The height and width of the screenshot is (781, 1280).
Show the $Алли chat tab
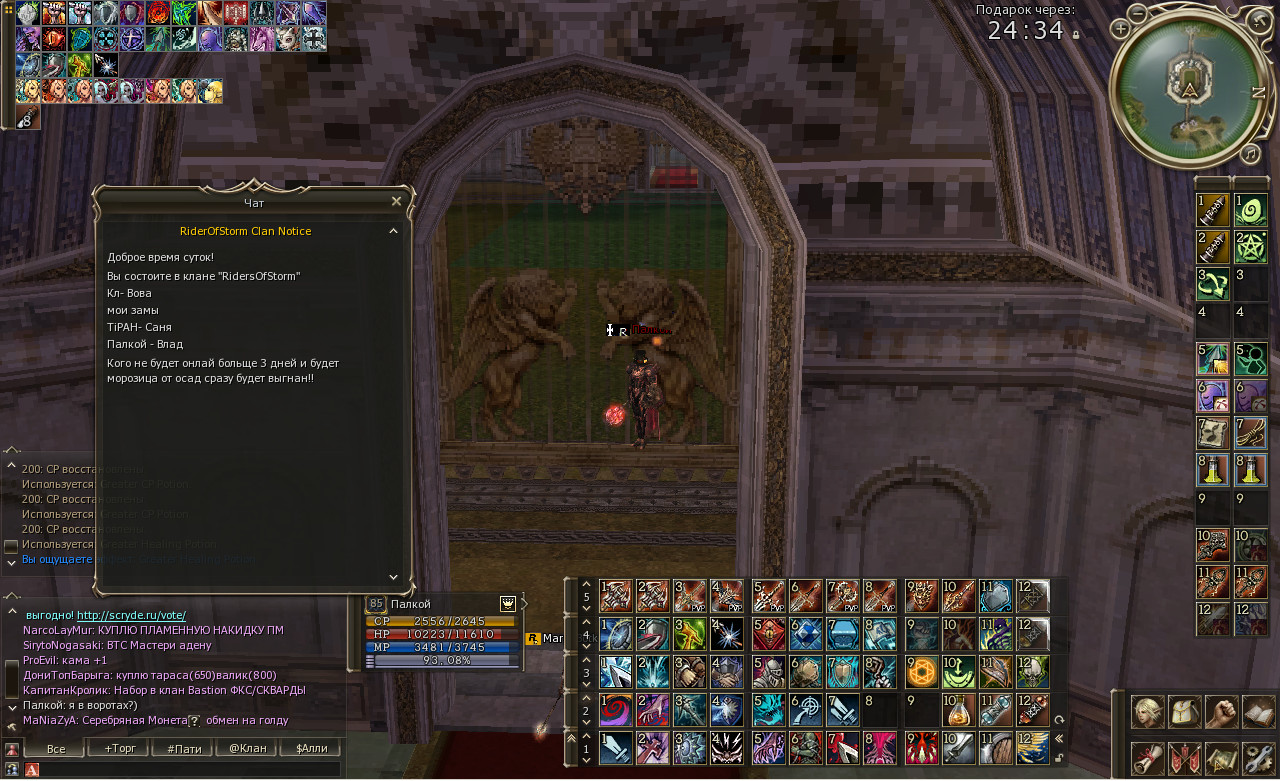coord(311,748)
